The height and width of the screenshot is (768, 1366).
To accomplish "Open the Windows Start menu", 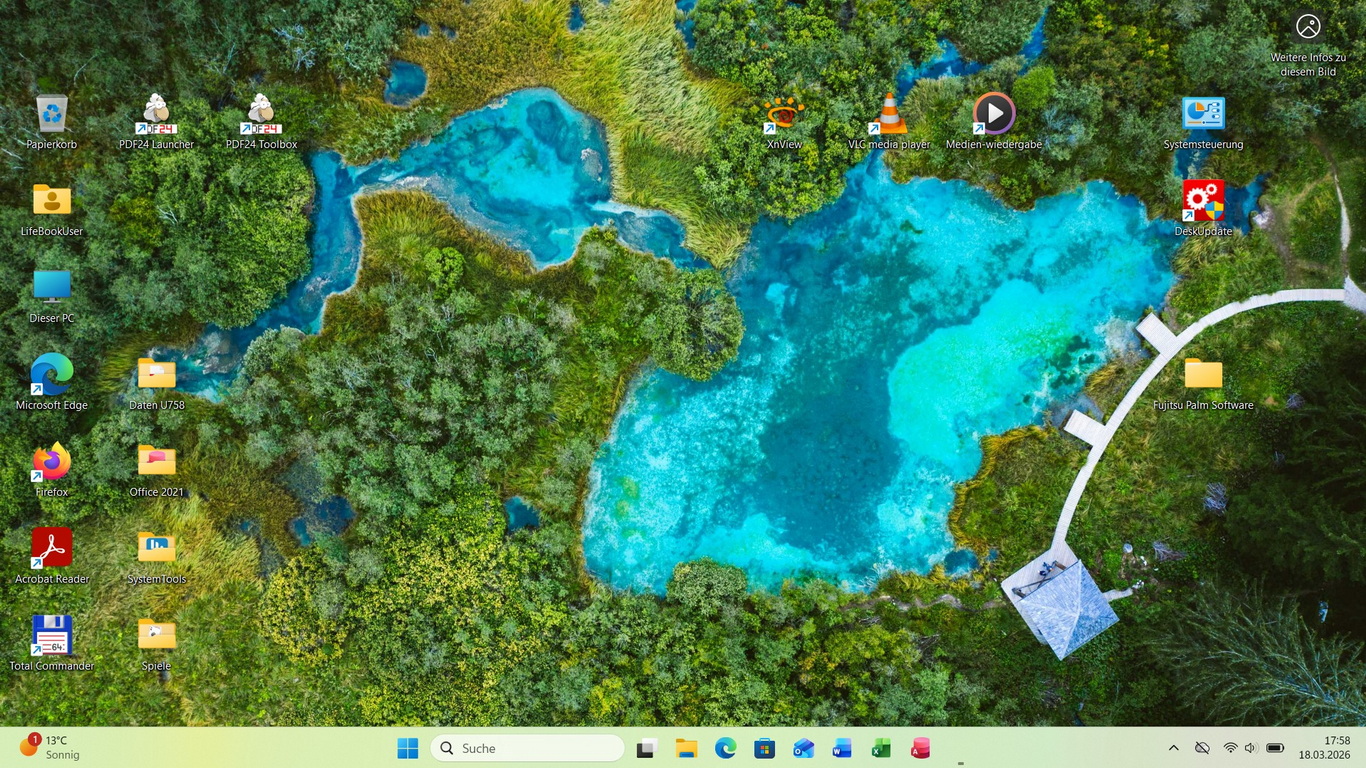I will point(408,748).
